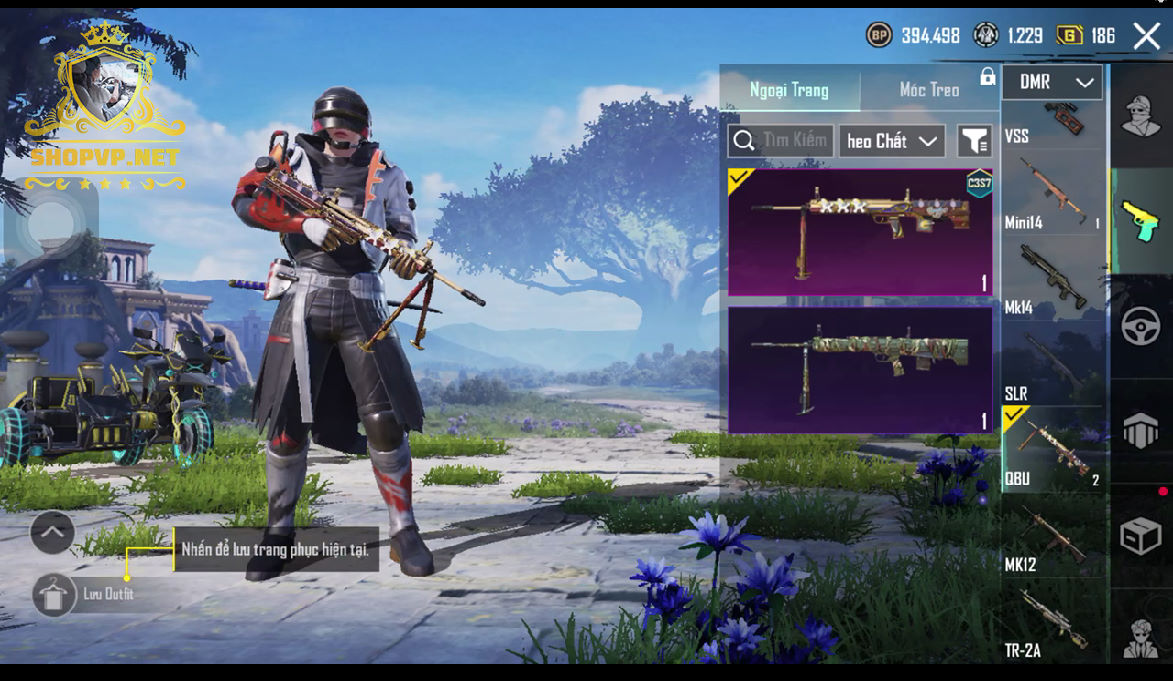Pick the Mini14 weapon entry
Image resolution: width=1173 pixels, height=681 pixels.
point(1052,195)
